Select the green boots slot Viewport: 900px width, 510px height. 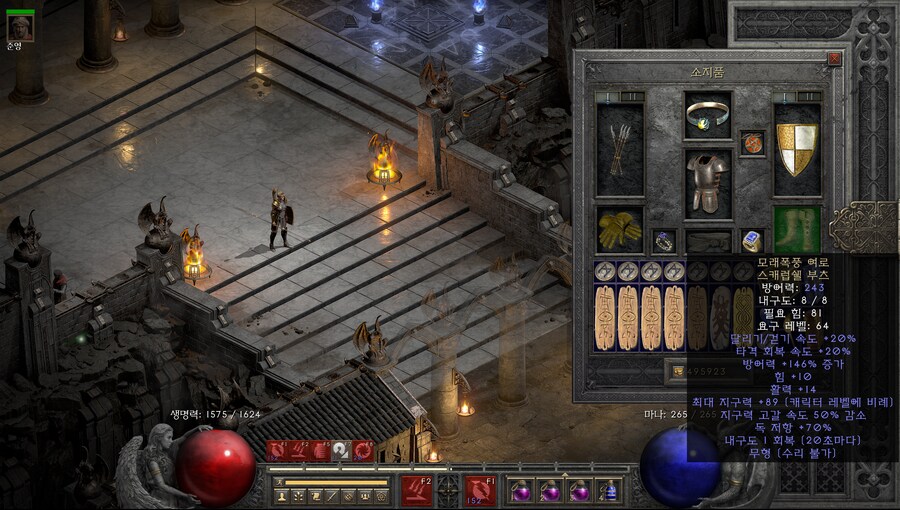(797, 229)
